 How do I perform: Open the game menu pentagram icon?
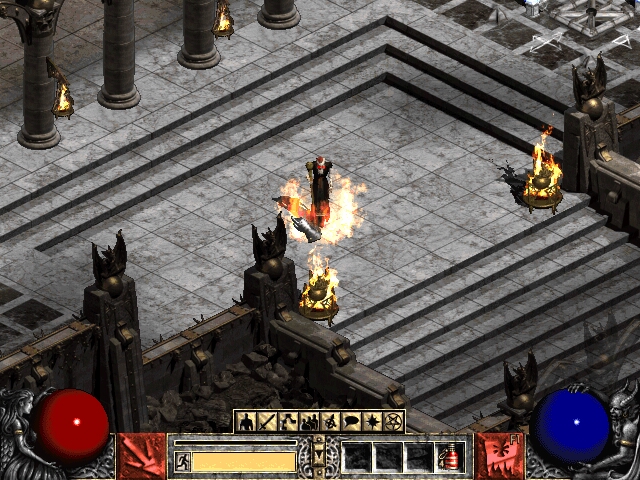[392, 421]
